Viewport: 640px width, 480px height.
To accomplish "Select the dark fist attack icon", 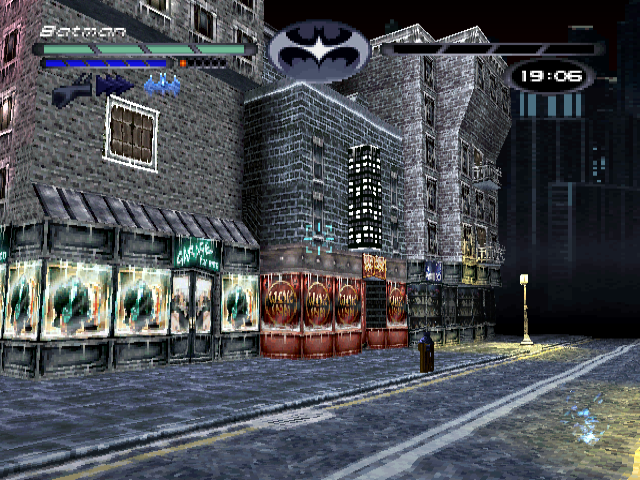I will (70, 90).
